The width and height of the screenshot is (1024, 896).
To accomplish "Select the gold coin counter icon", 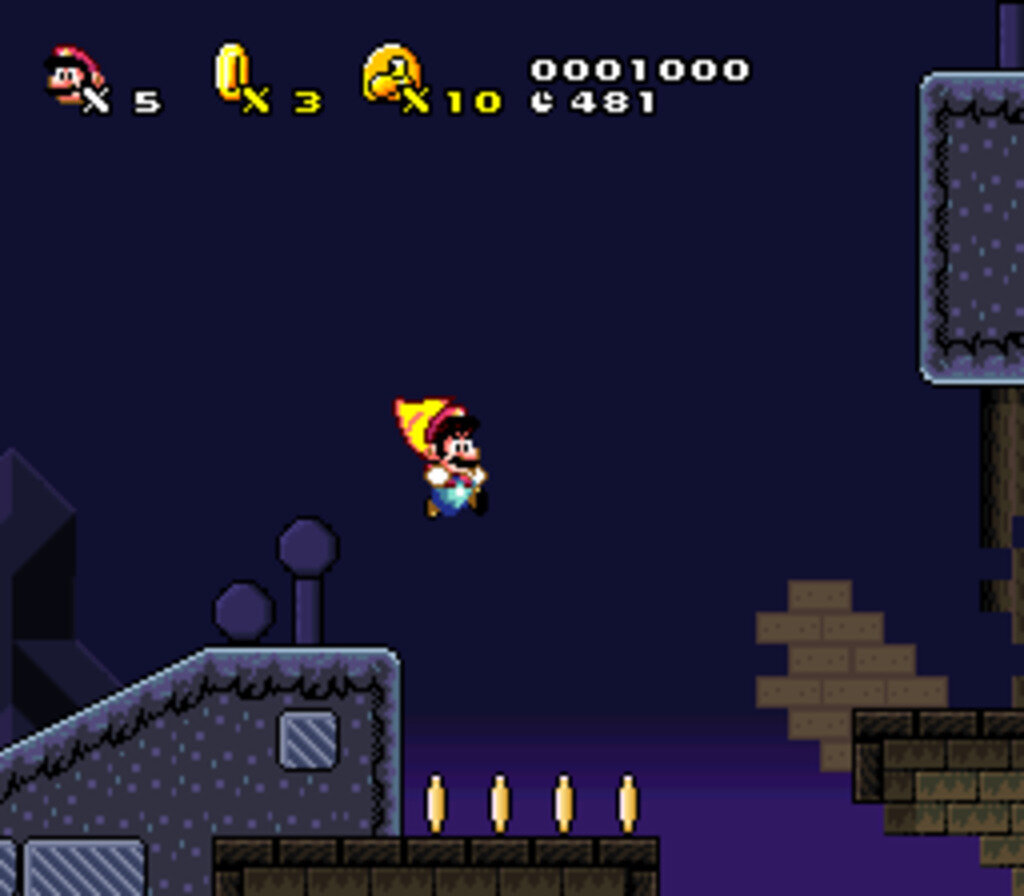I will (x=232, y=70).
